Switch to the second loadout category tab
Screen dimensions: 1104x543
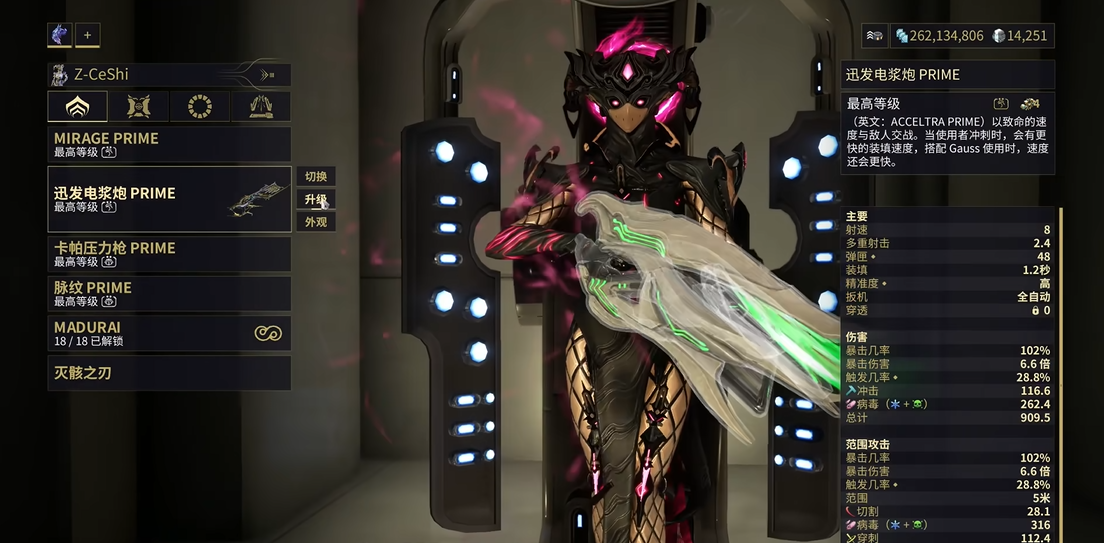[x=137, y=107]
